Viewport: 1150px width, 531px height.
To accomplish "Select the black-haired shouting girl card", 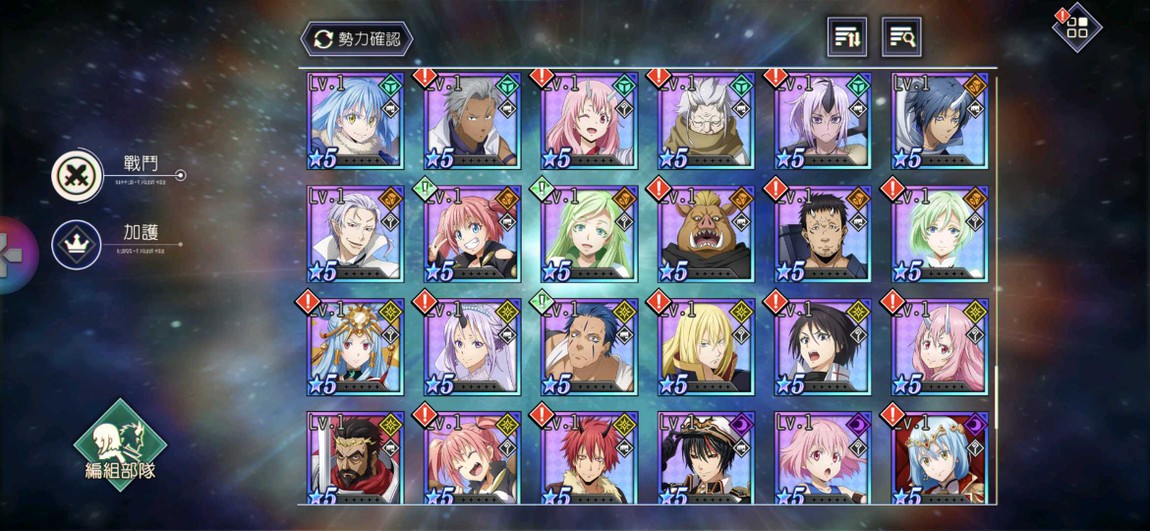I will [822, 346].
